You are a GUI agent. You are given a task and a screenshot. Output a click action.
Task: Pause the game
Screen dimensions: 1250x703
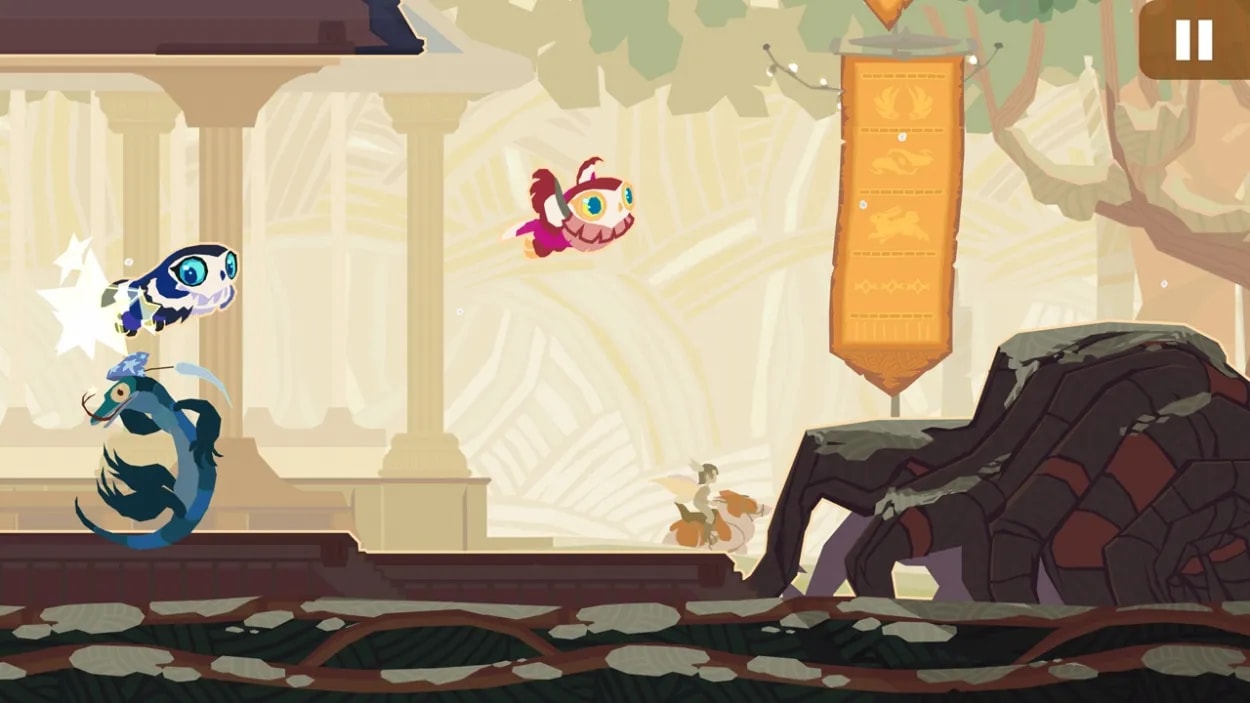pyautogui.click(x=1193, y=40)
